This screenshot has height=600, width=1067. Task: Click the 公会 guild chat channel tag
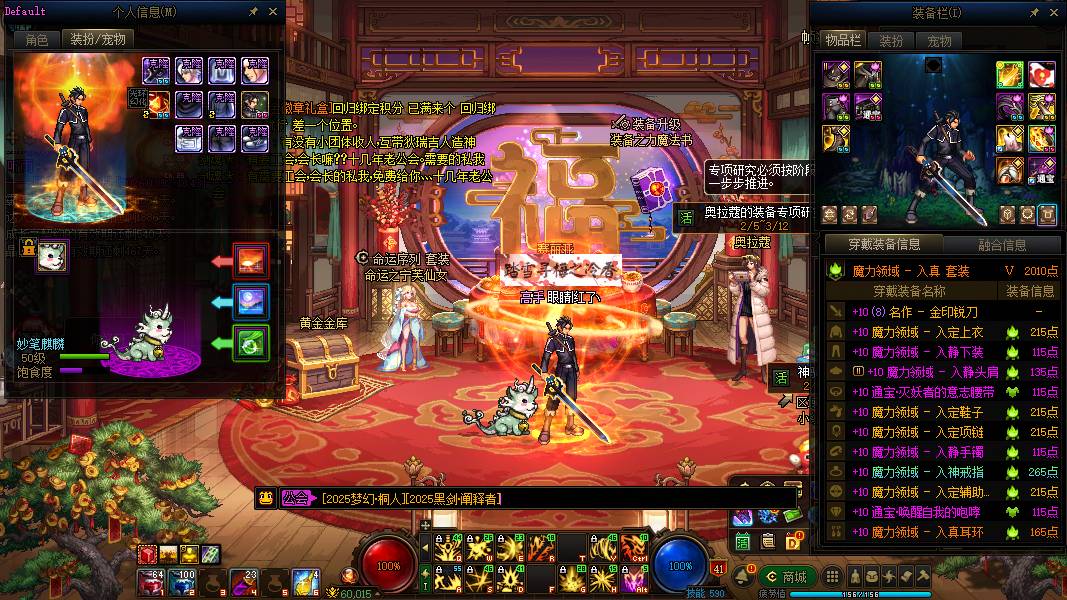click(x=295, y=498)
